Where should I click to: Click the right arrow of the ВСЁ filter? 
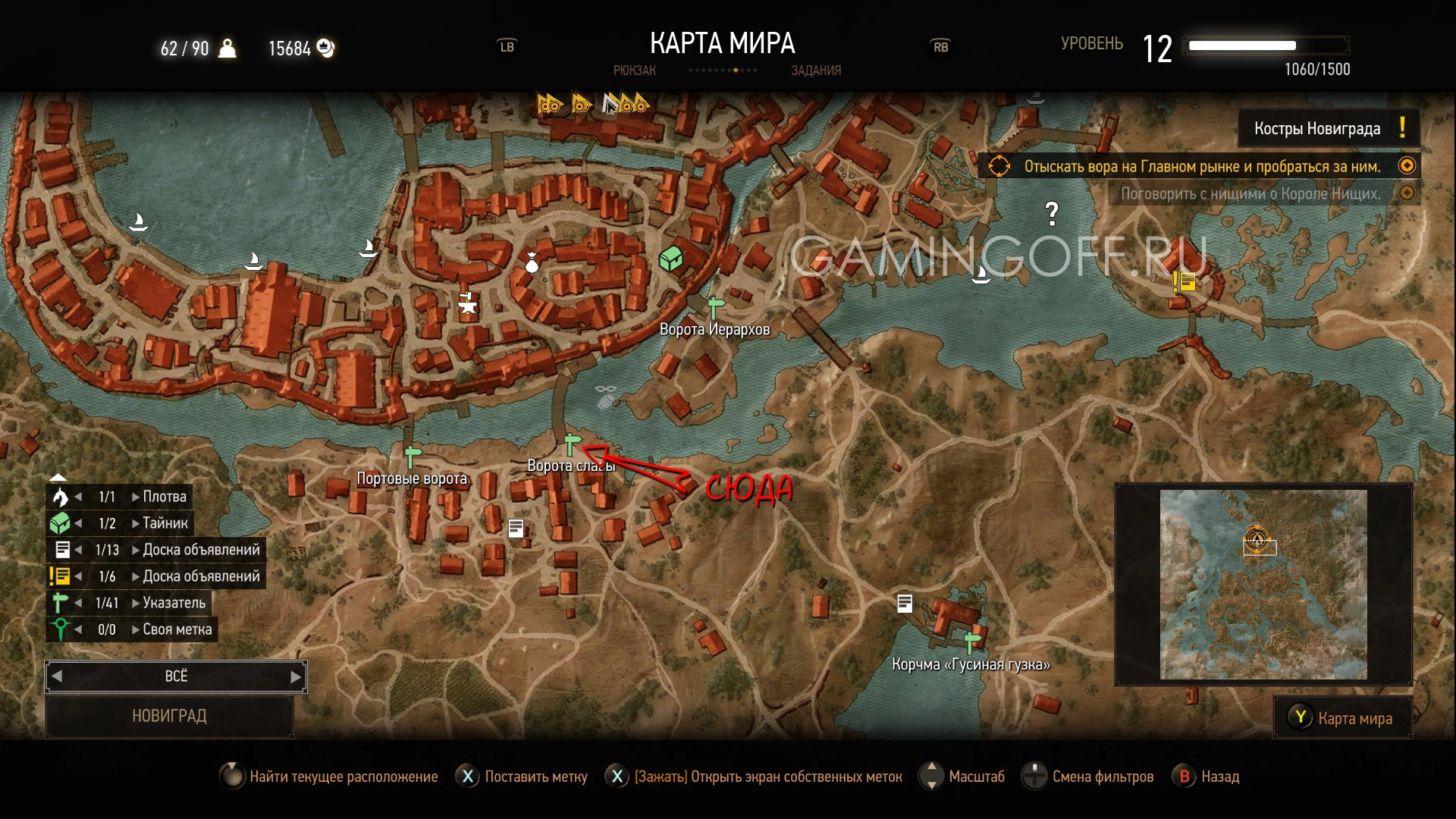pos(296,676)
